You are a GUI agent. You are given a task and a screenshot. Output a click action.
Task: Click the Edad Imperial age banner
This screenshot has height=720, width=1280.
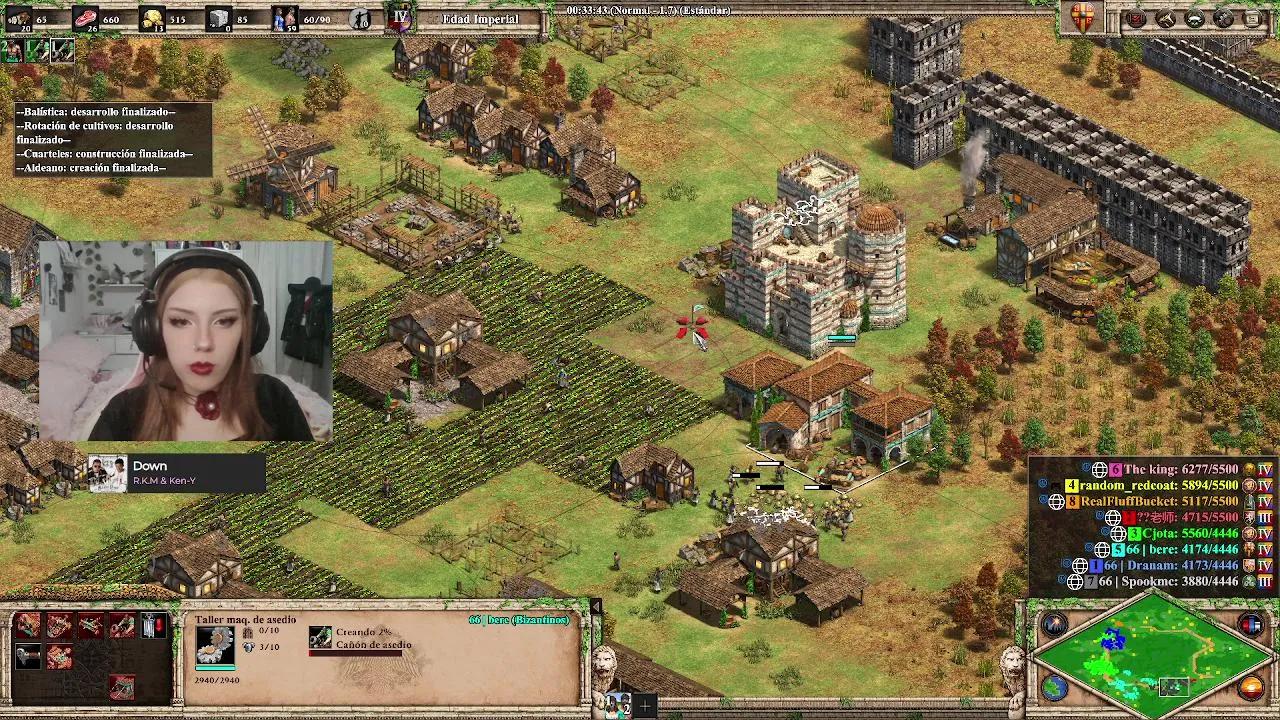point(480,18)
